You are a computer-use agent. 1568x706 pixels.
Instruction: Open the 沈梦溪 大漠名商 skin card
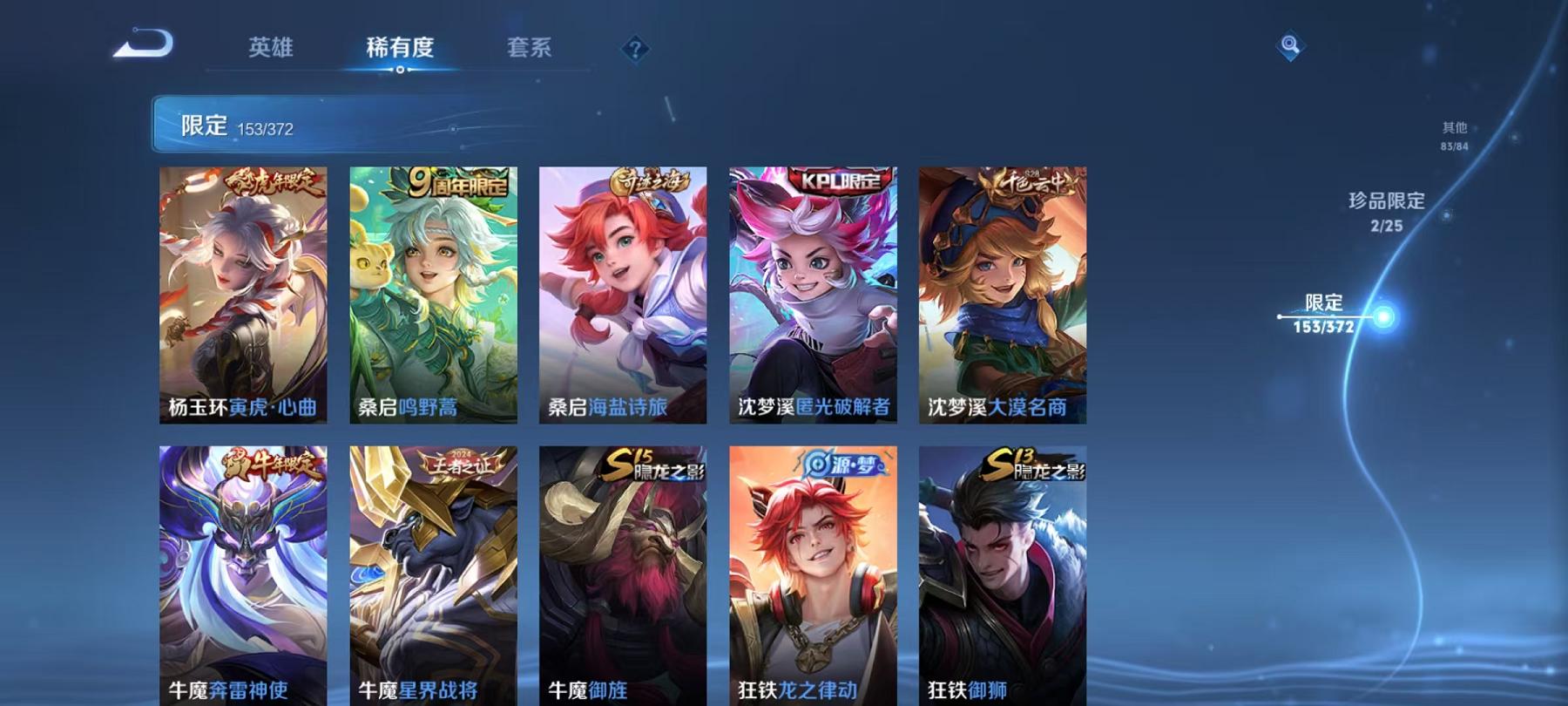1002,296
